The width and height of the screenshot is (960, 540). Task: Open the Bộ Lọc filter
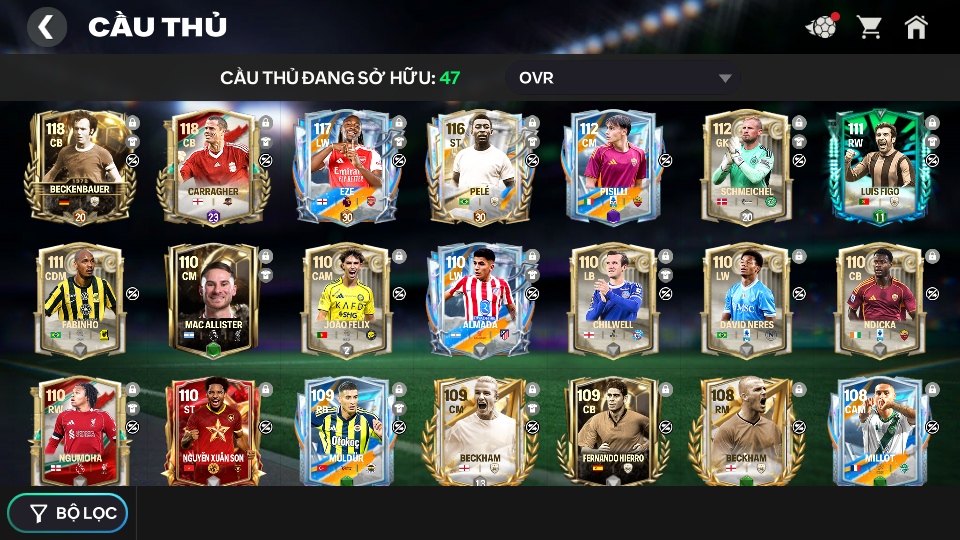[x=68, y=513]
